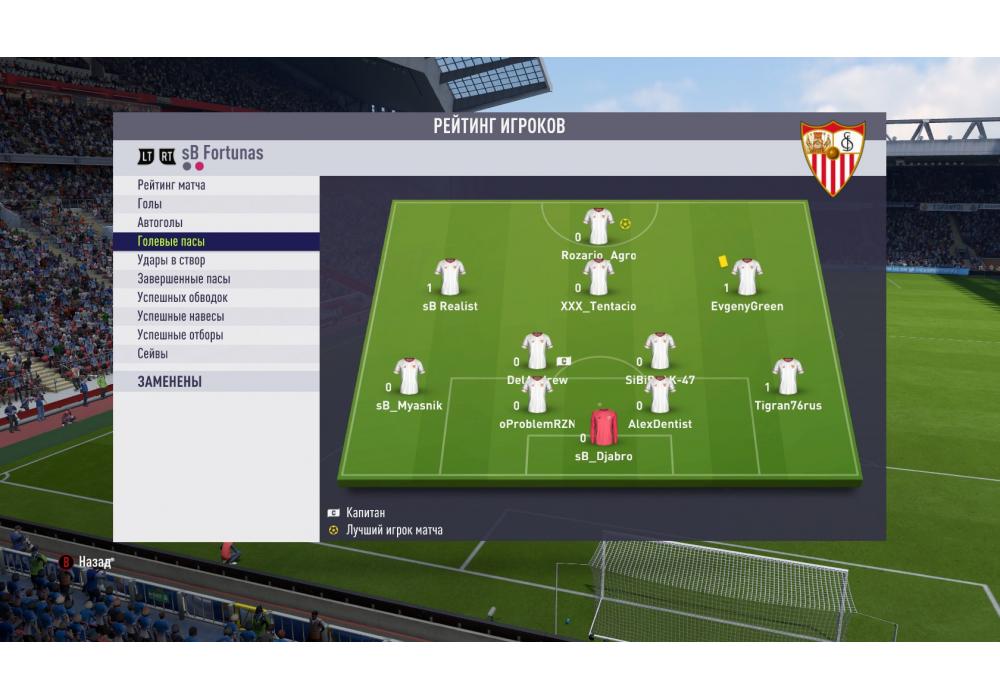The width and height of the screenshot is (1000, 700).
Task: Show the Удары в створ stat
Action: (215, 260)
